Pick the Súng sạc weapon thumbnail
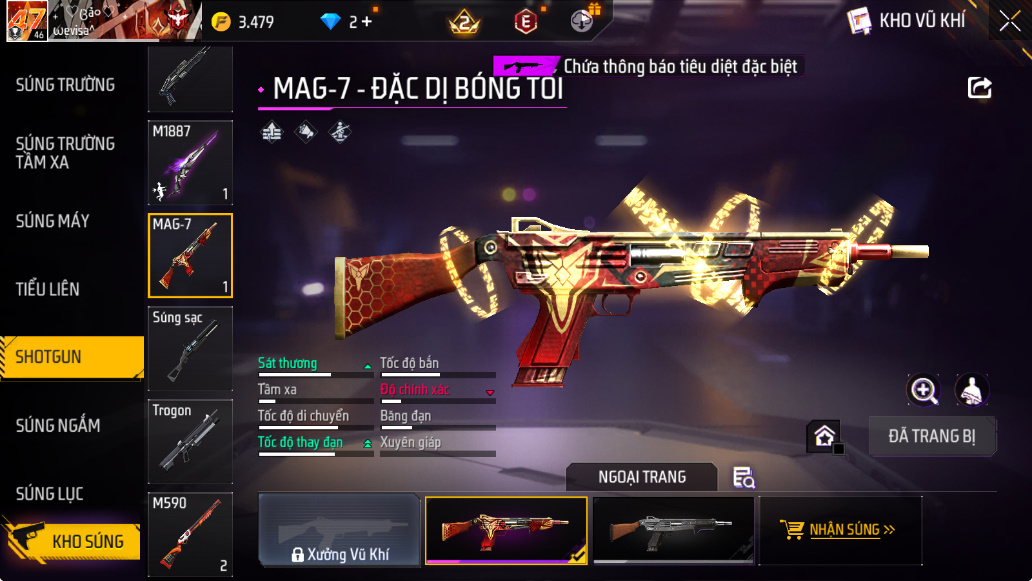Screen dimensions: 1032x581 coord(190,348)
